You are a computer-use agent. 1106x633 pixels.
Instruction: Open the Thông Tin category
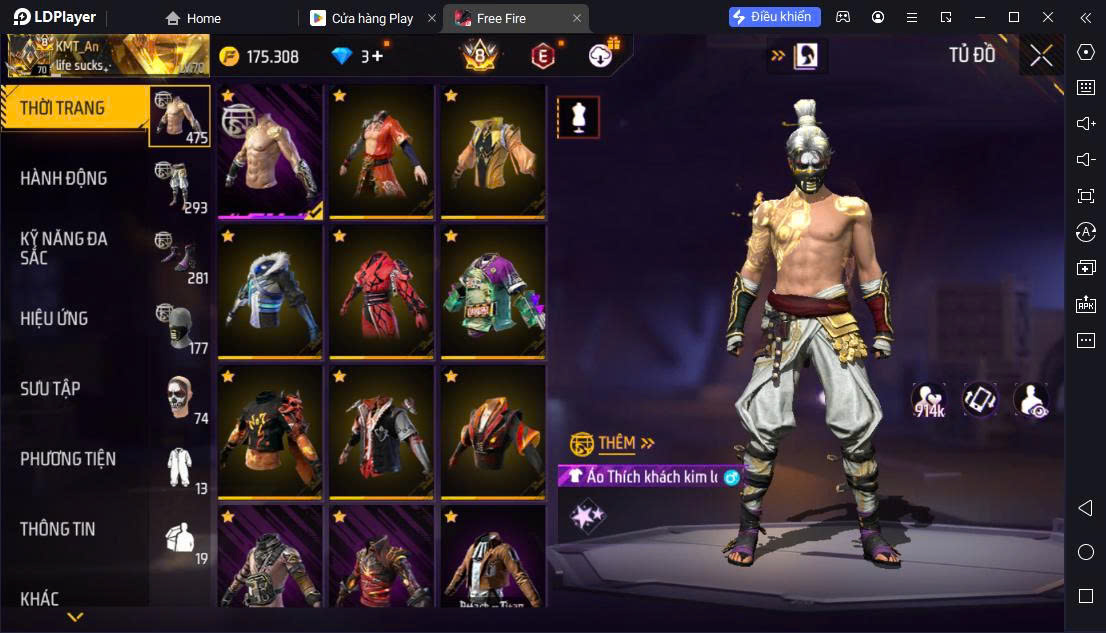(x=58, y=529)
